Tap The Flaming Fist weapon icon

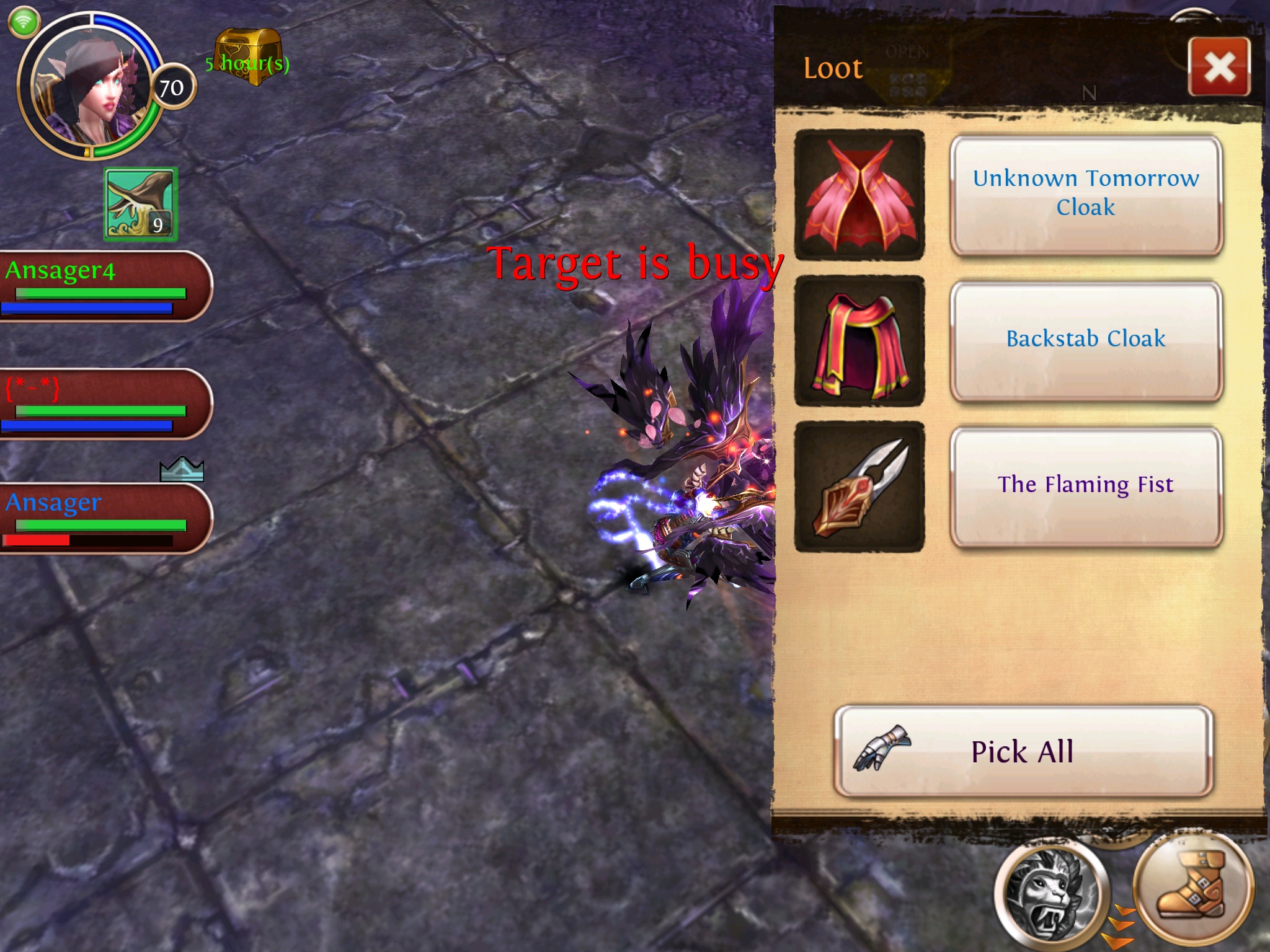tap(859, 486)
